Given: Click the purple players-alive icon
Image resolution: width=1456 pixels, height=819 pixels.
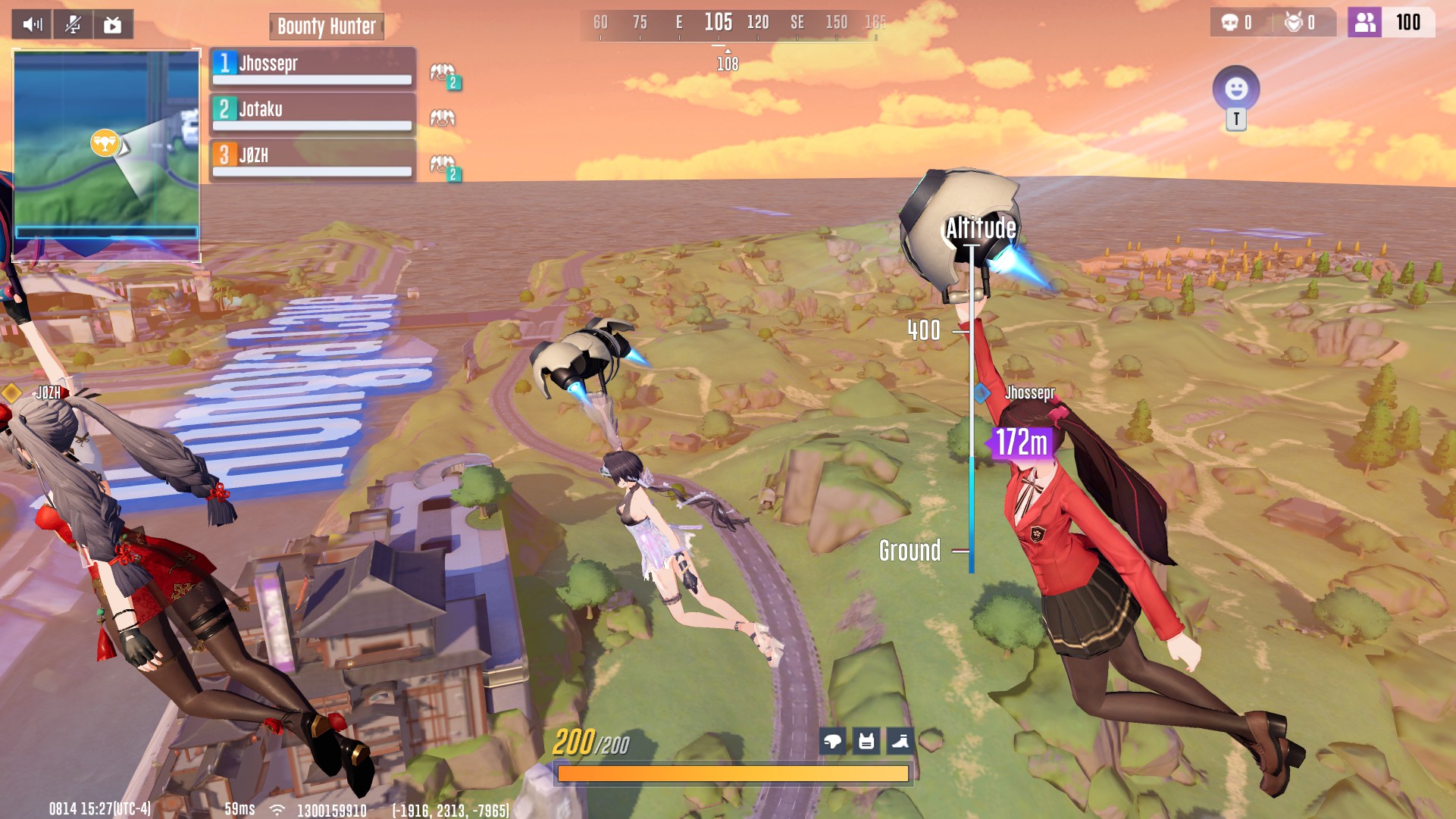Looking at the screenshot, I should [1364, 23].
